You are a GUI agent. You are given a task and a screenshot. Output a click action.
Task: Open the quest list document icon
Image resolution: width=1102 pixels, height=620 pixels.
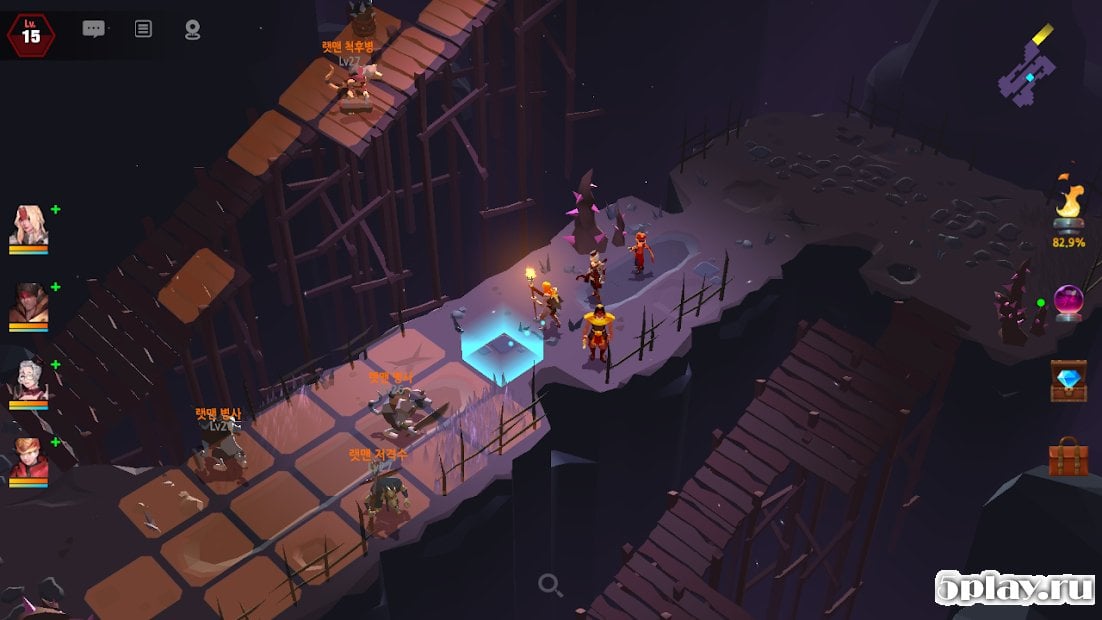point(143,29)
